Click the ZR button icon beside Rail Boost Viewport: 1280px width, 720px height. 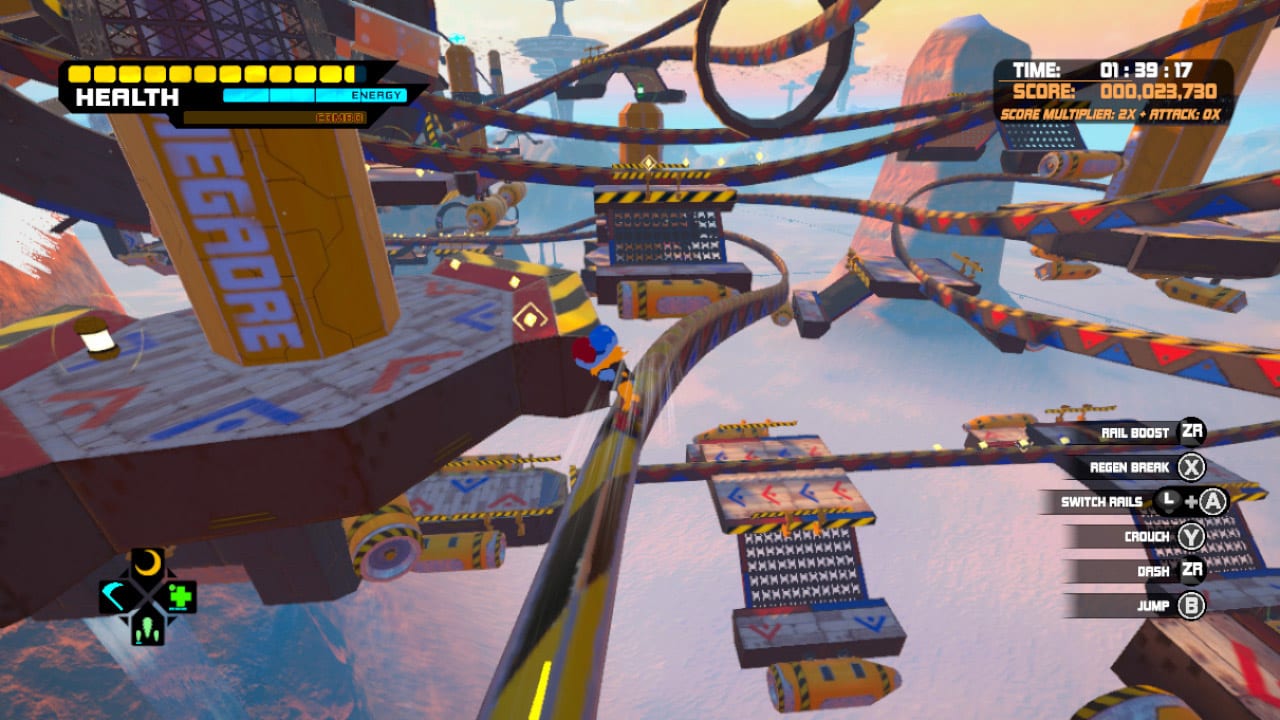tap(1192, 431)
